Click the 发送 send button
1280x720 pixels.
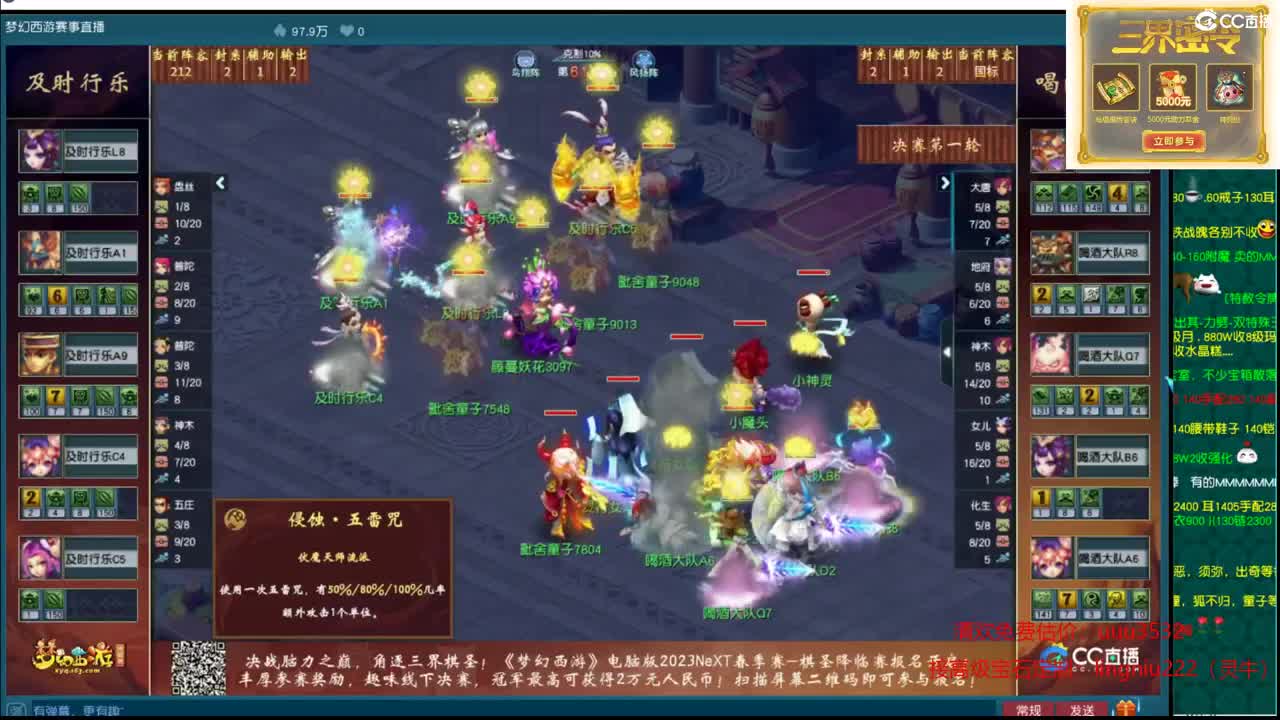(x=1083, y=707)
